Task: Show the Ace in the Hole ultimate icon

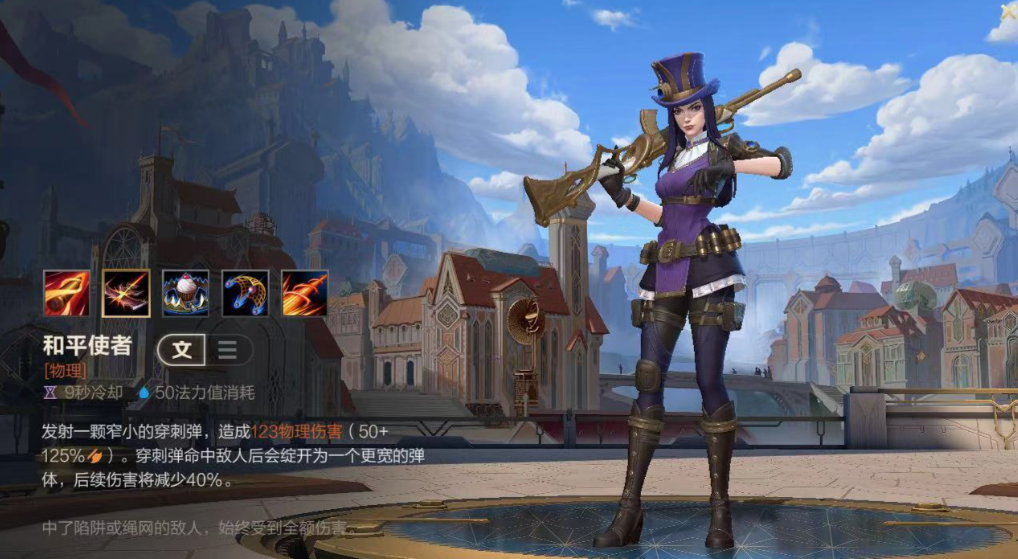Action: [304, 293]
